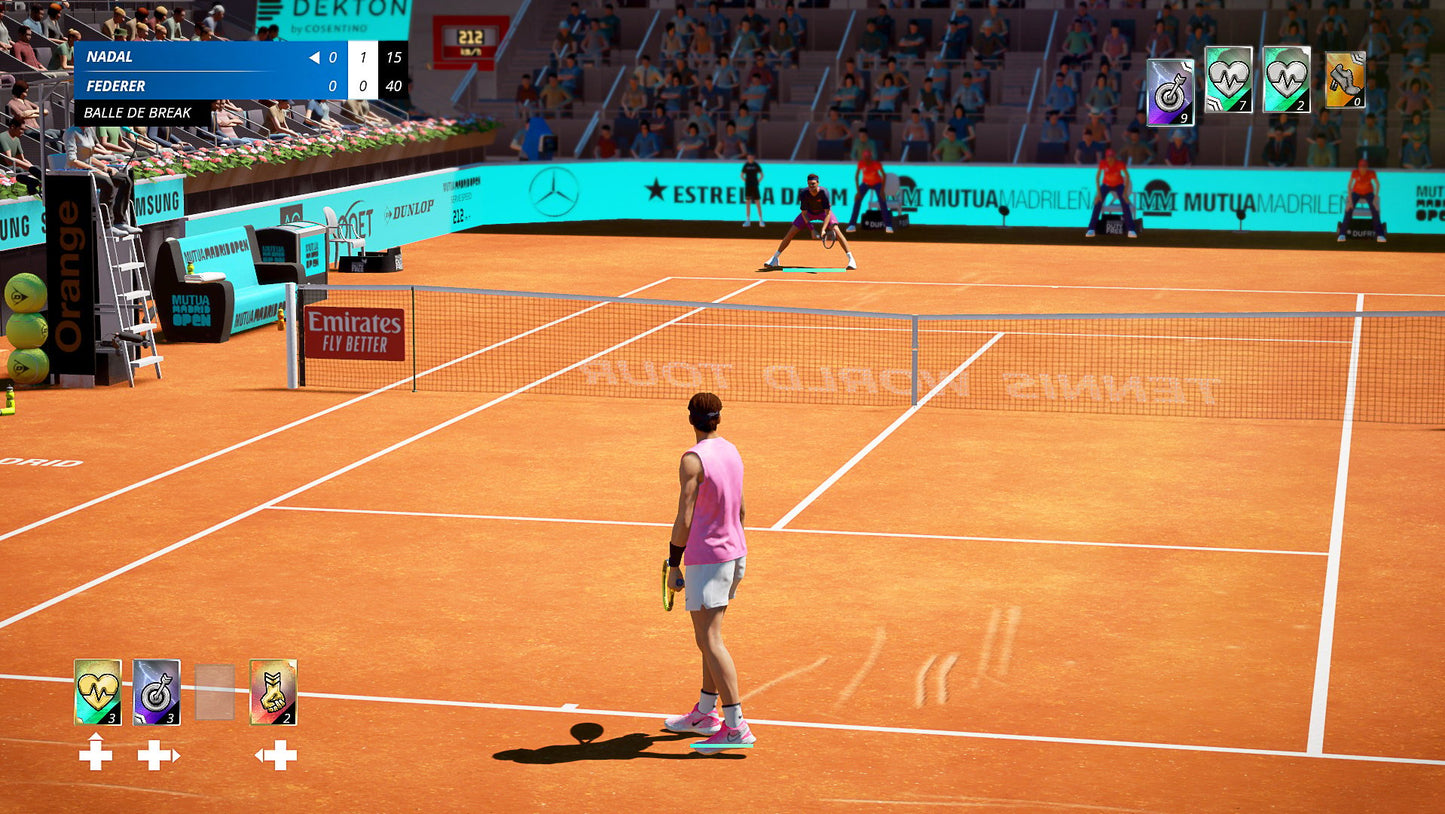Select the gold heart stamina card
The width and height of the screenshot is (1445, 814).
point(97,690)
